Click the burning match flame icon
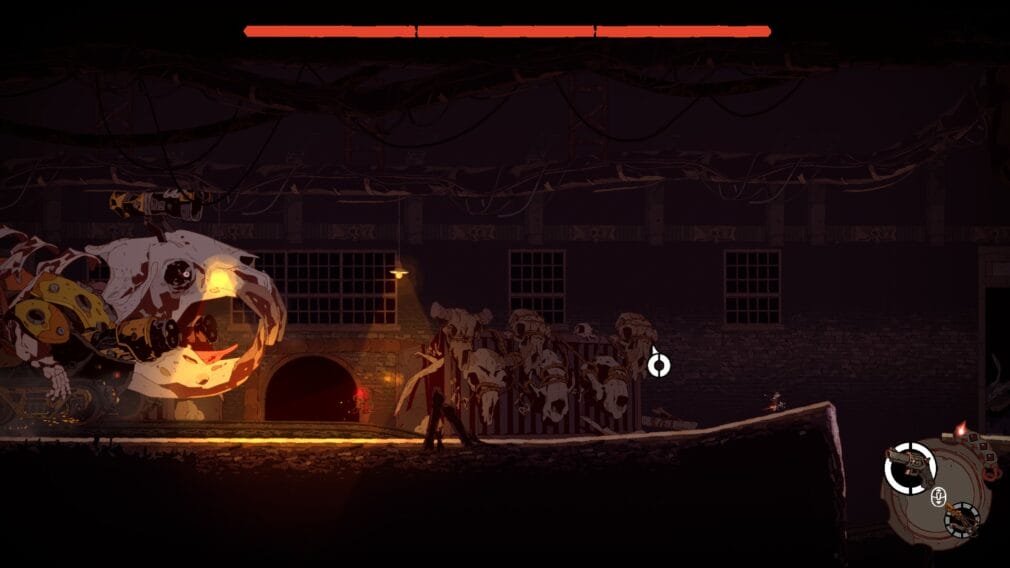The image size is (1010, 568). [x=961, y=429]
